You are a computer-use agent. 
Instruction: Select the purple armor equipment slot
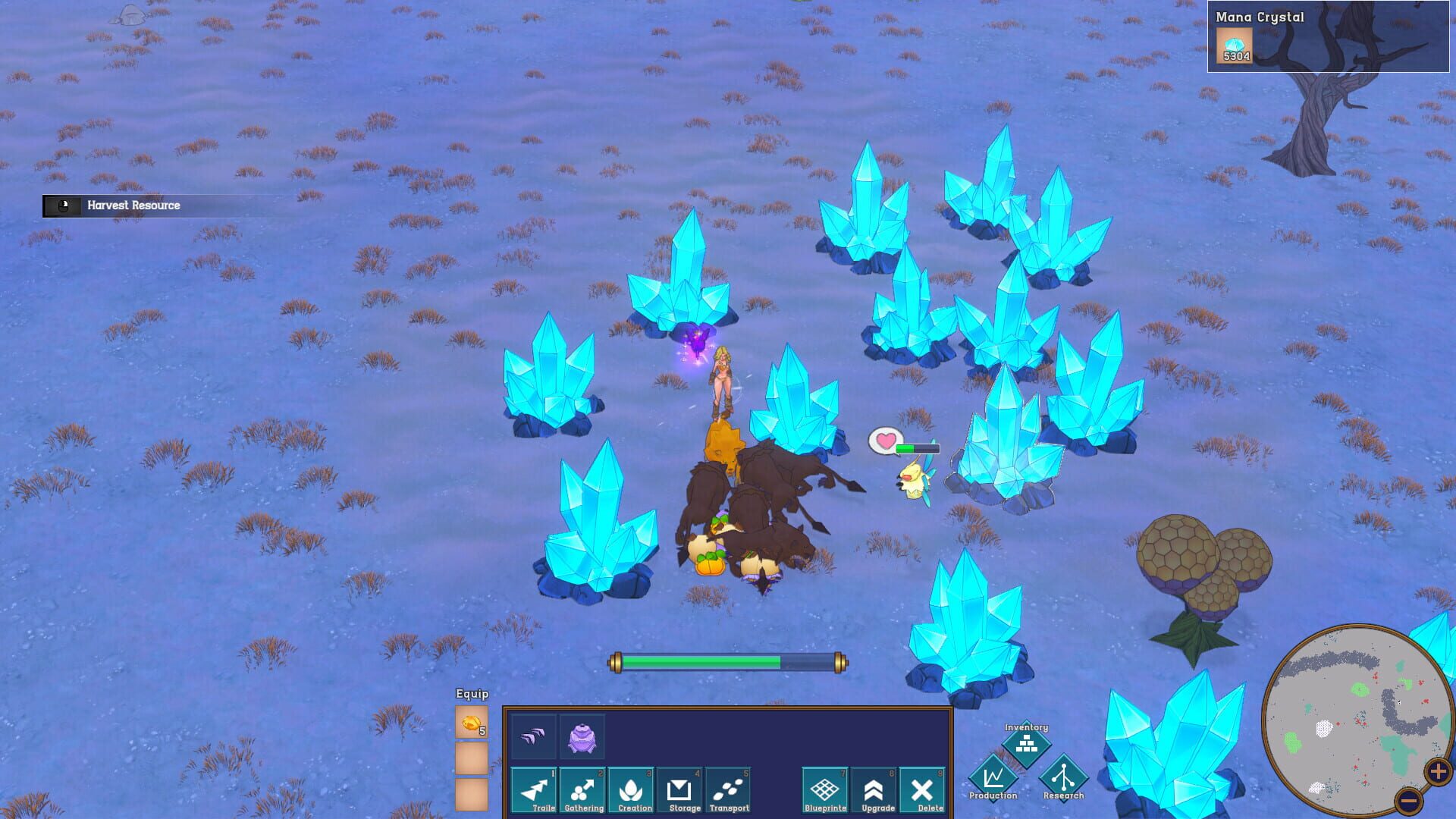click(x=583, y=736)
